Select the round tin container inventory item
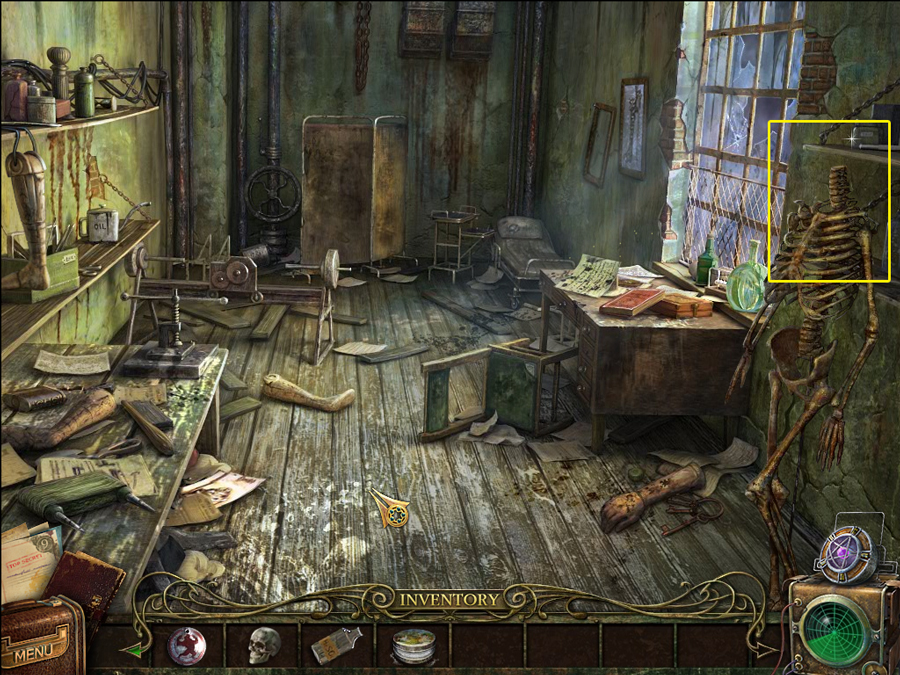 pos(411,647)
